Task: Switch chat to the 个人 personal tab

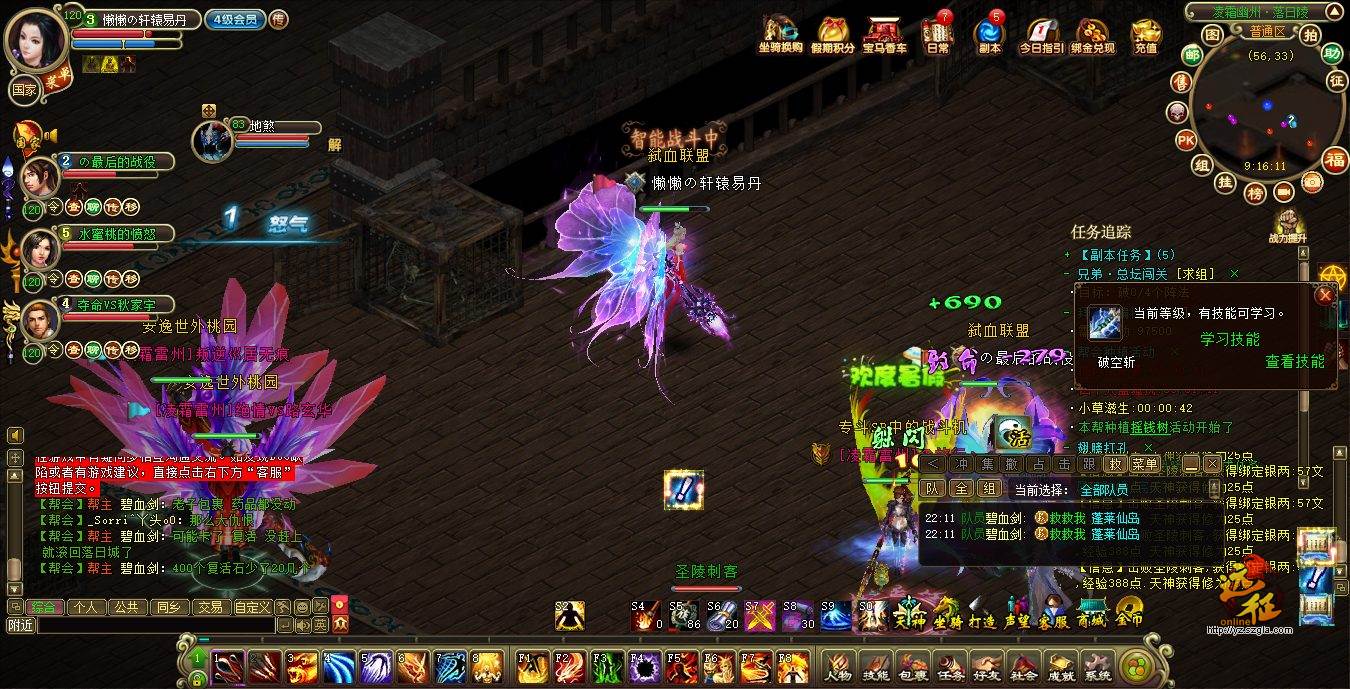Action: pyautogui.click(x=86, y=606)
